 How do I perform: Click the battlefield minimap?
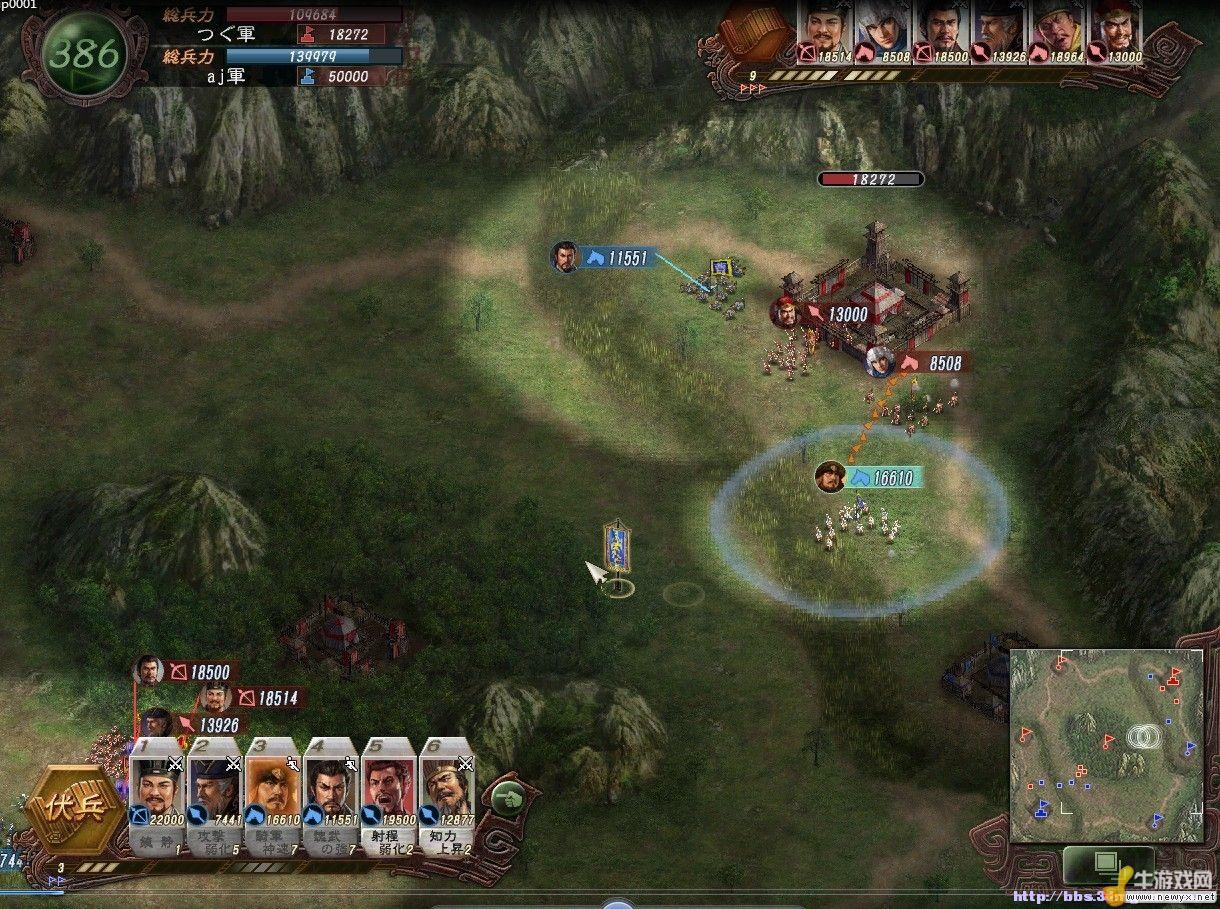pos(1106,744)
